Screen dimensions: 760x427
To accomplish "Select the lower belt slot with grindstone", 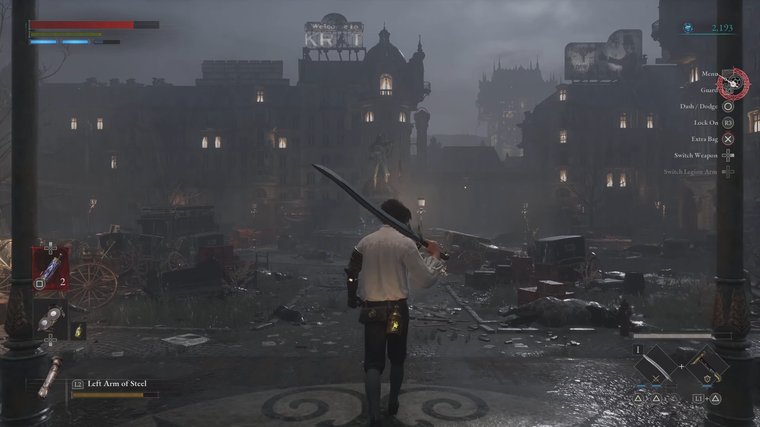I will pos(51,318).
